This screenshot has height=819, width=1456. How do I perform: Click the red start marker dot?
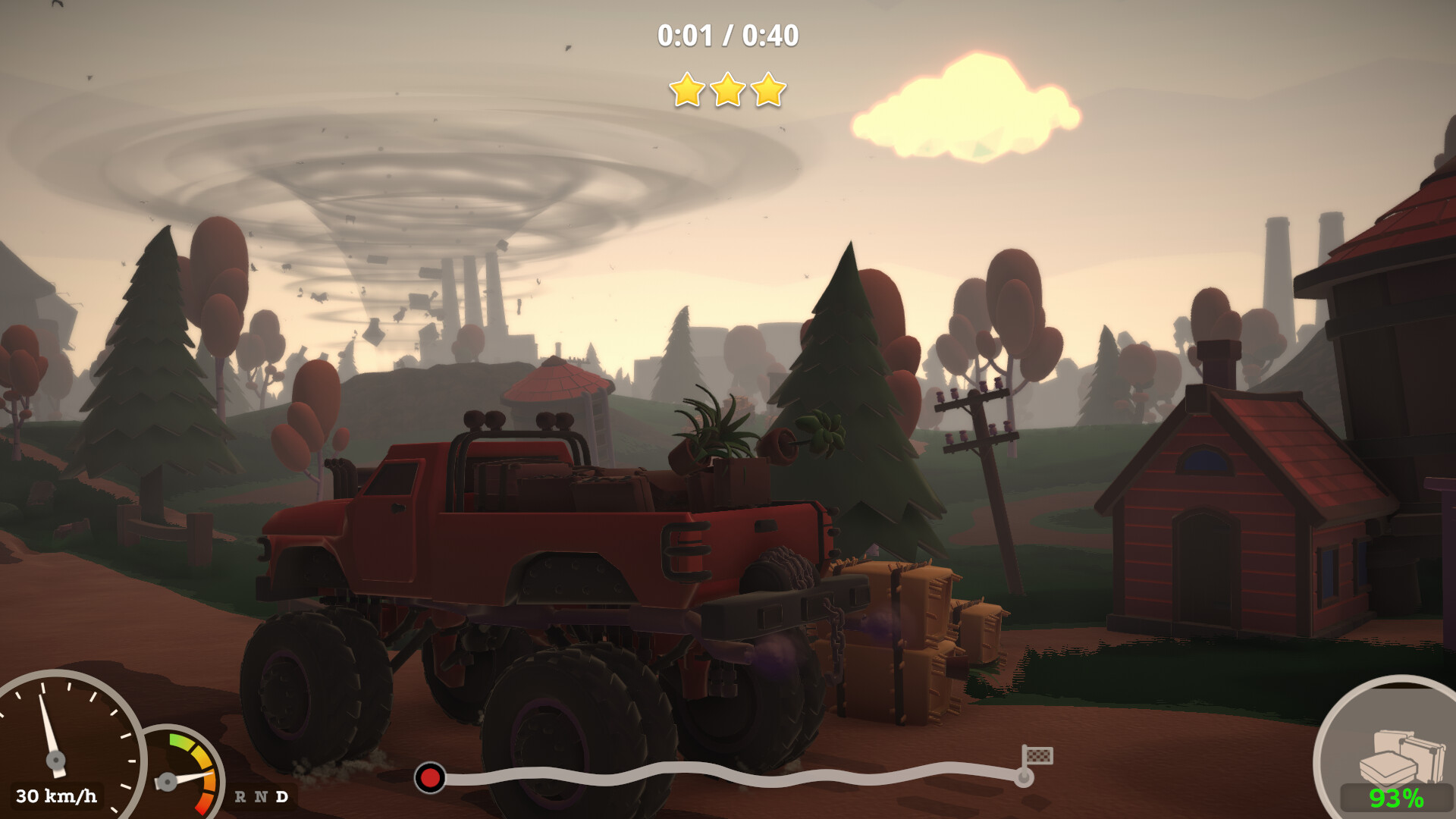click(x=430, y=777)
